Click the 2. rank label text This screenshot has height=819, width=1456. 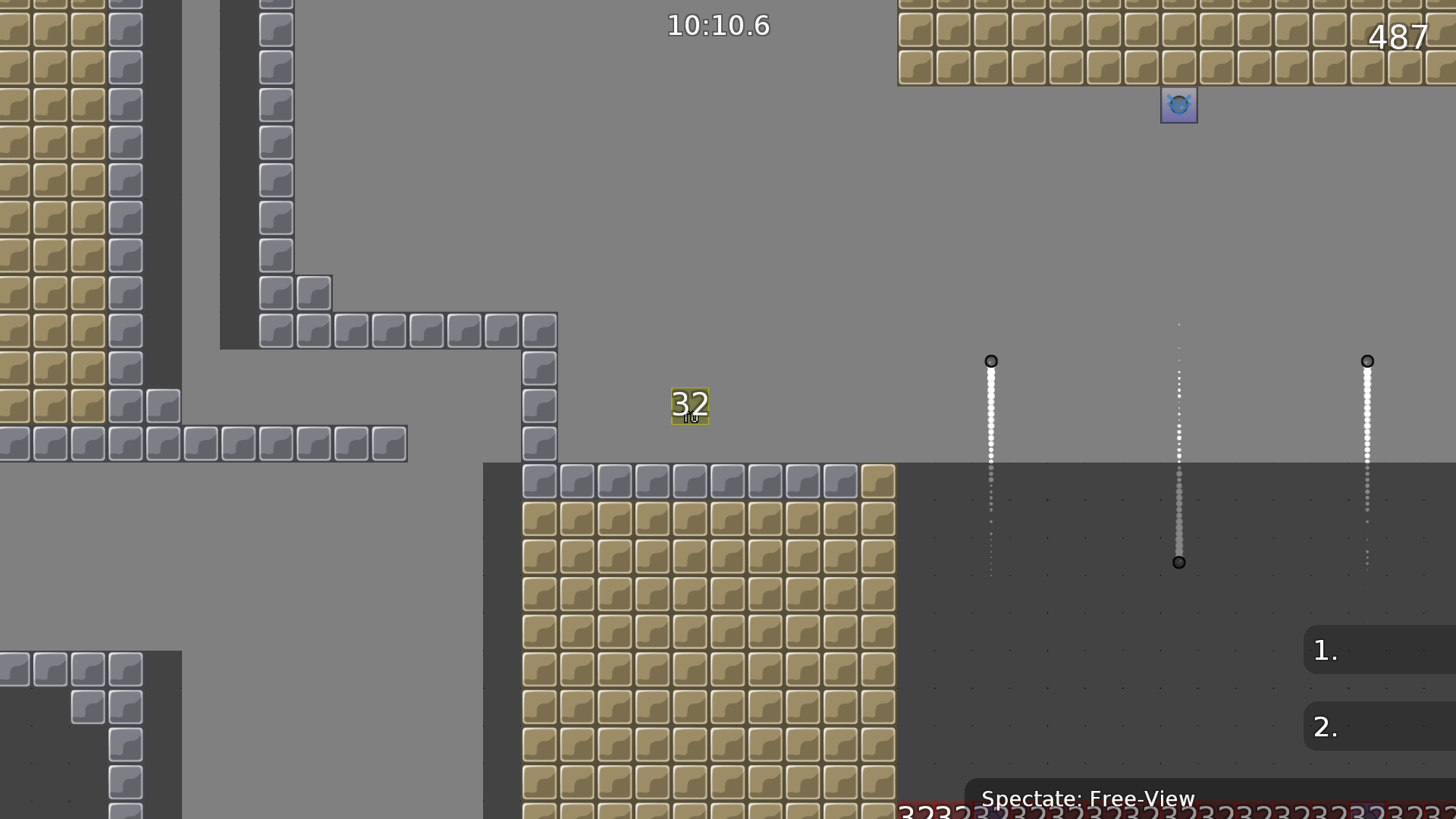[1325, 726]
